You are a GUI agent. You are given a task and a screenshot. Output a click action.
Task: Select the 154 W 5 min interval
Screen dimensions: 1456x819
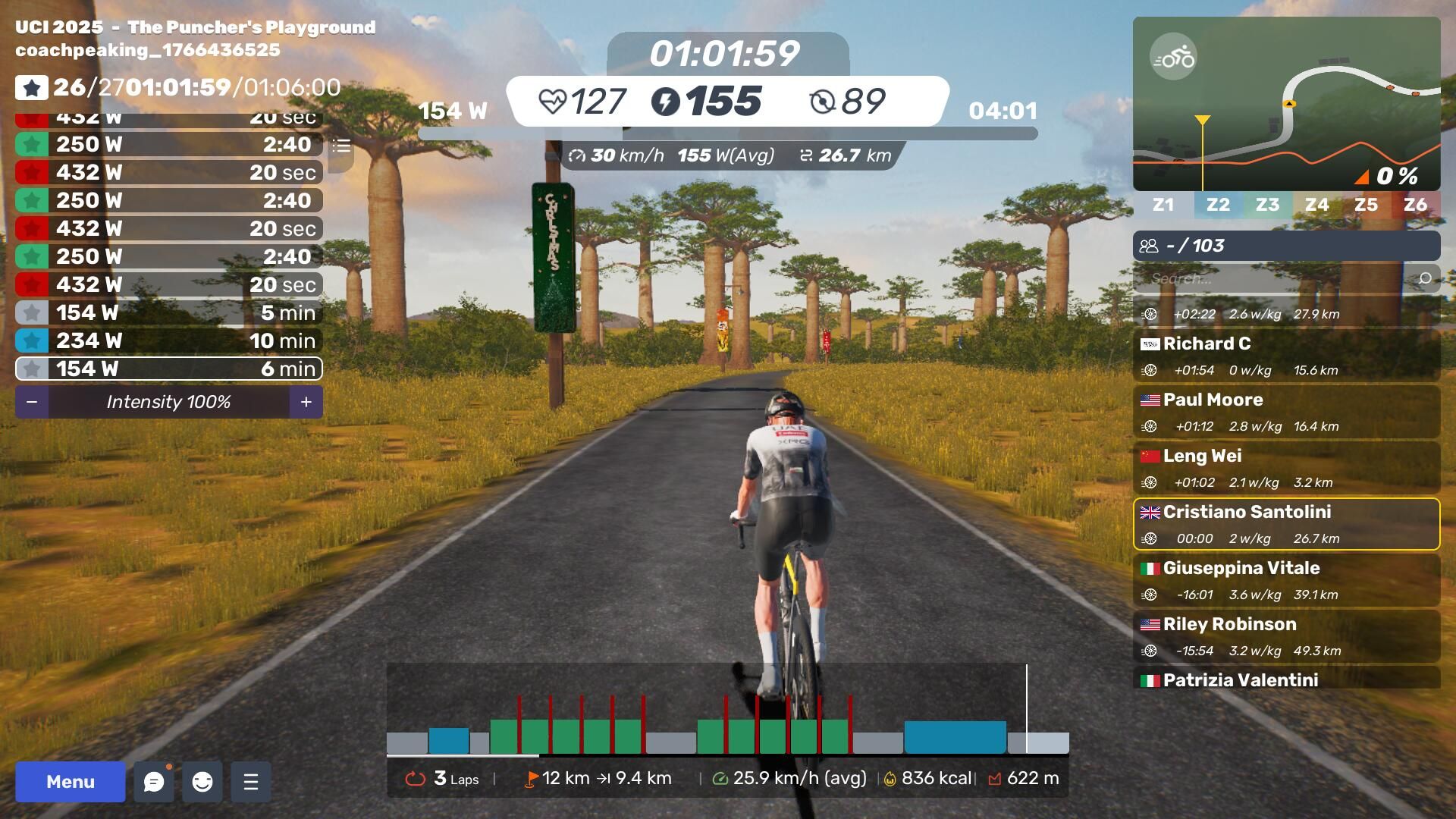[168, 312]
